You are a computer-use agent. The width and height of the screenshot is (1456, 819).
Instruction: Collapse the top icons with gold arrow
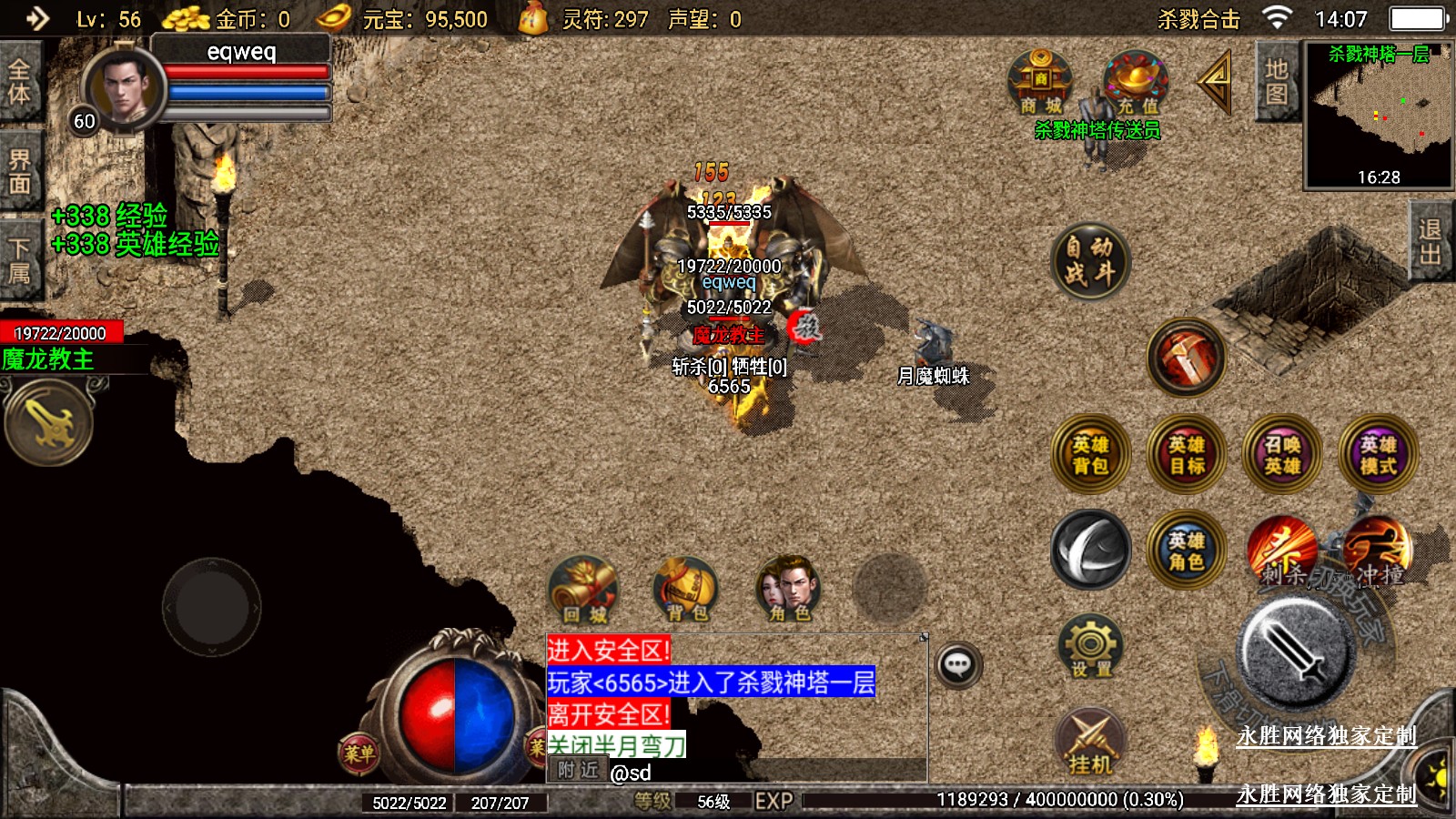(x=1216, y=82)
